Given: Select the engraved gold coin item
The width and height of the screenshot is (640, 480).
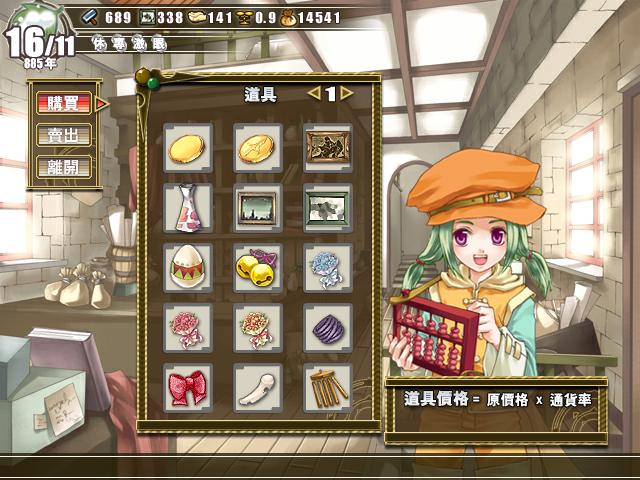Looking at the screenshot, I should click(x=258, y=148).
